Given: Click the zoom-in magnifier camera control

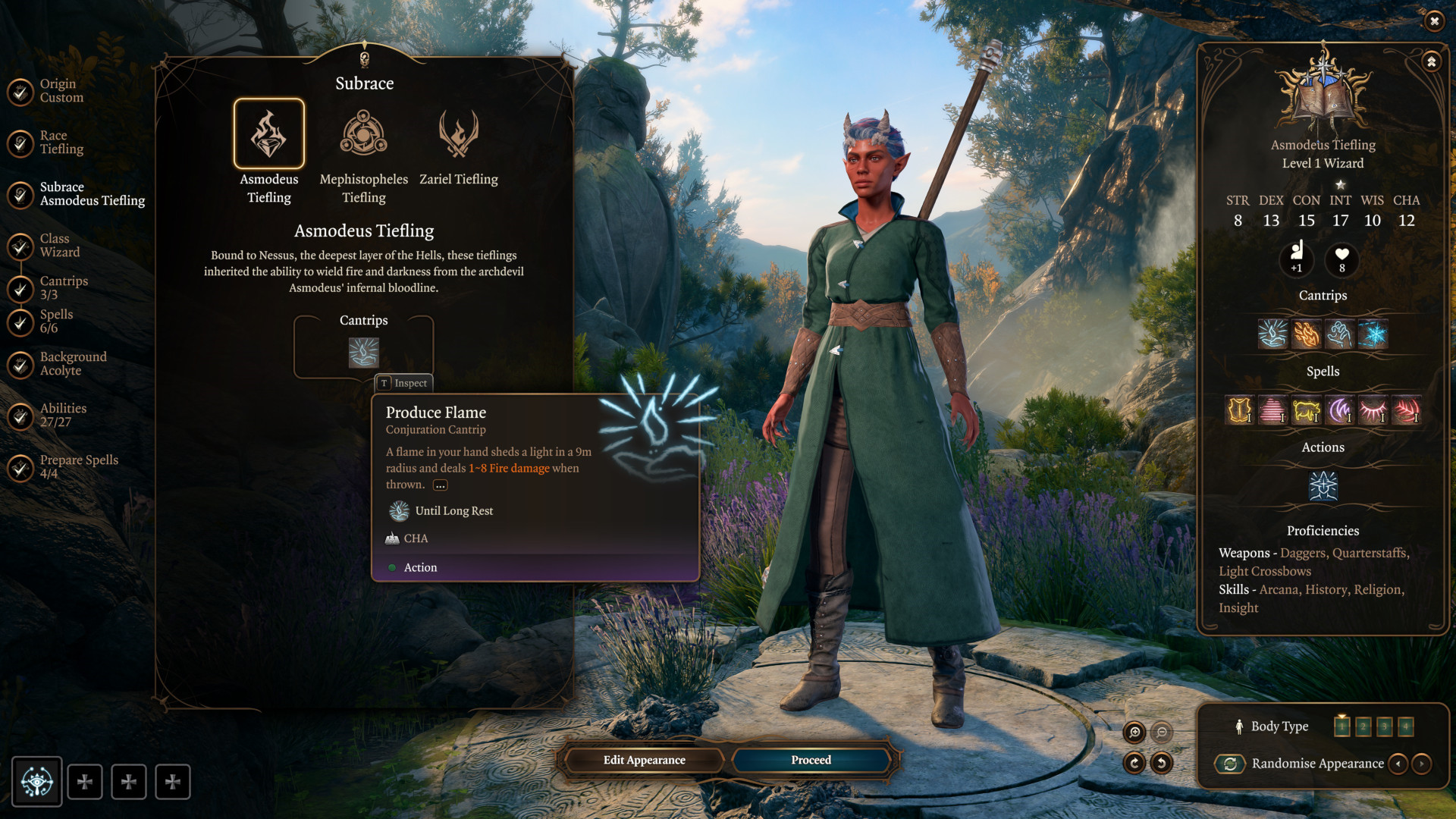Looking at the screenshot, I should pyautogui.click(x=1134, y=732).
